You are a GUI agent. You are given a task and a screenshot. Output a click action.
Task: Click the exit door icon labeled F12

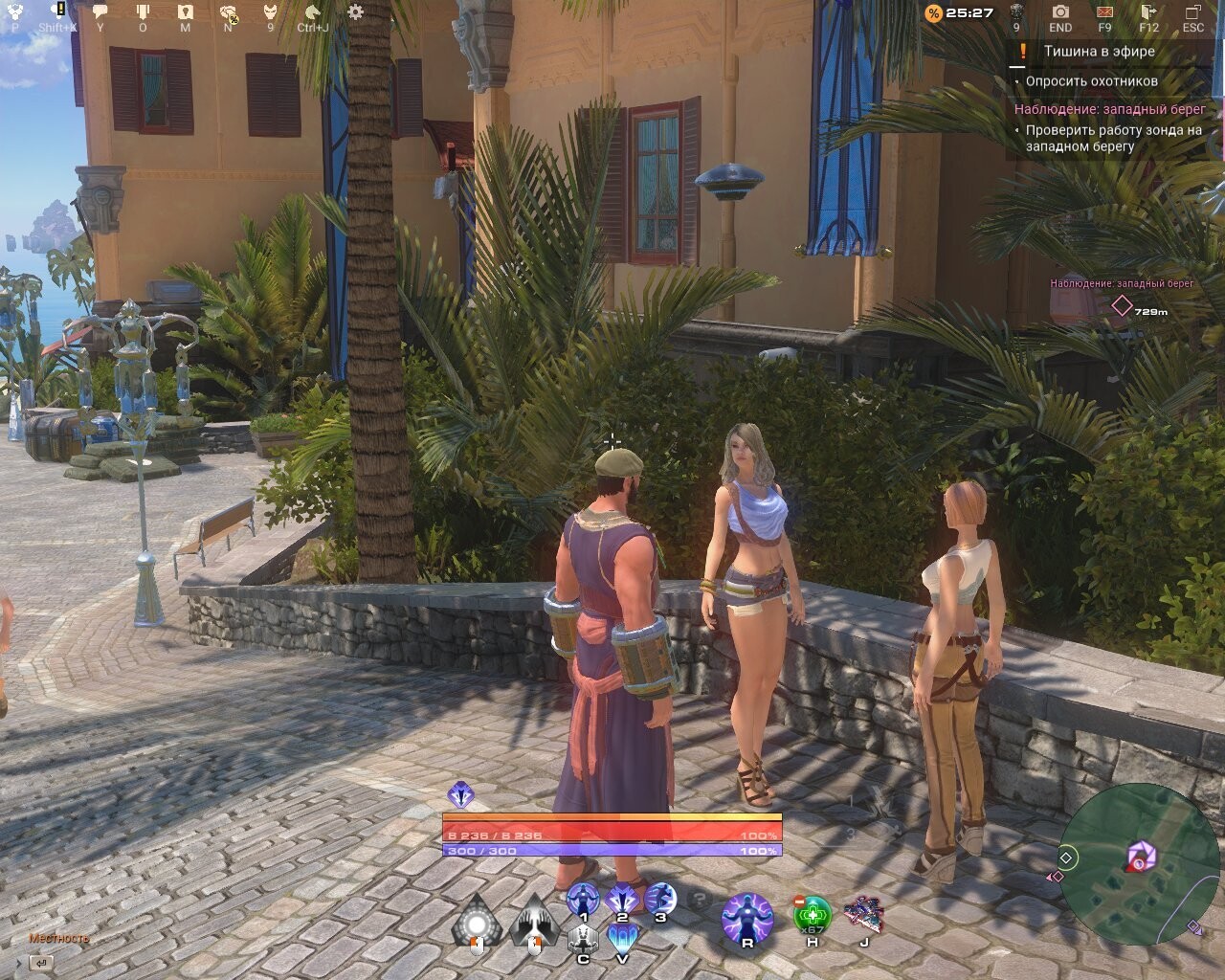(x=1147, y=12)
